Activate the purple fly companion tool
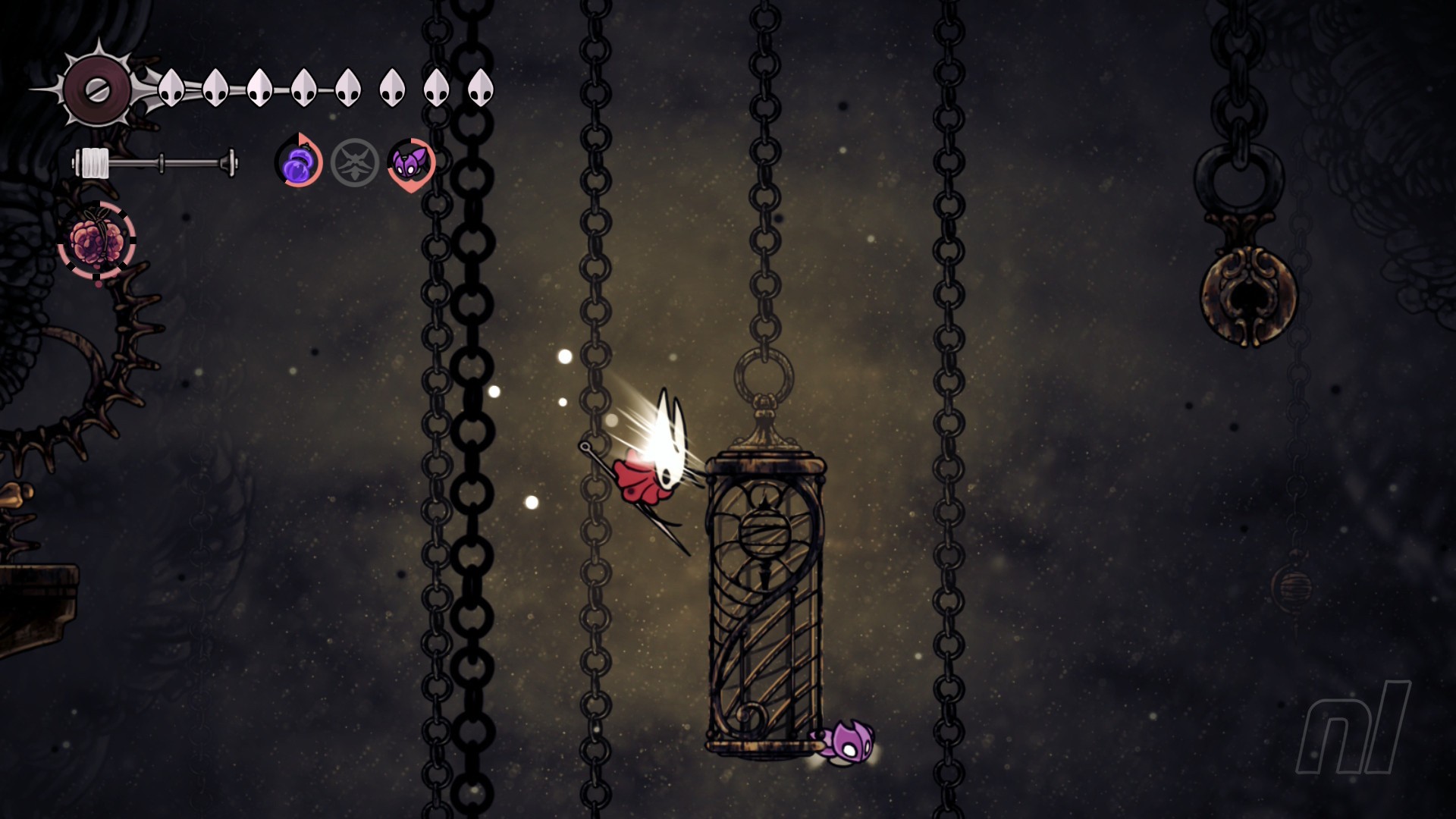This screenshot has width=1456, height=819. click(410, 163)
